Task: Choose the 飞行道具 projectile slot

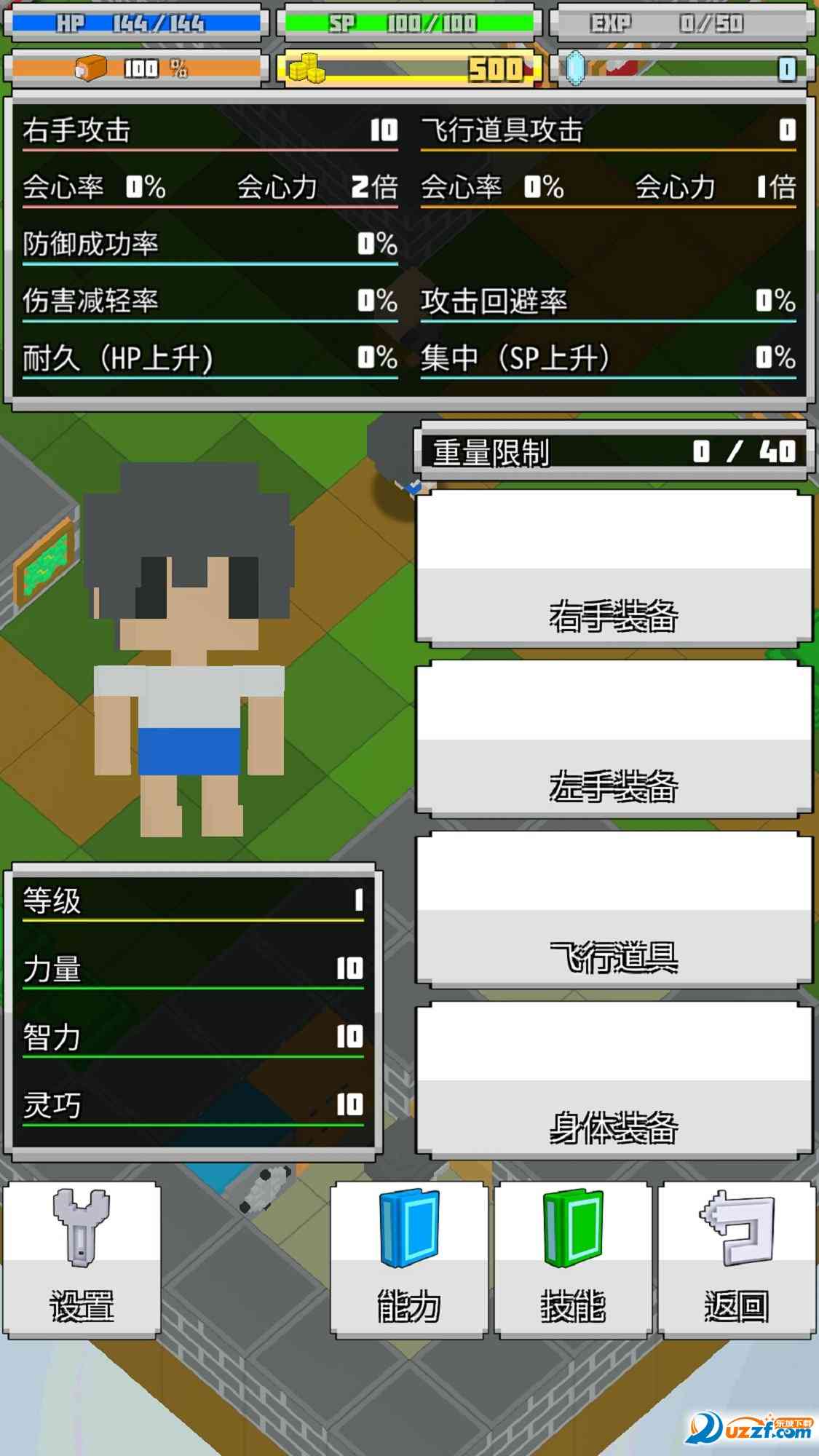Action: pos(614,910)
